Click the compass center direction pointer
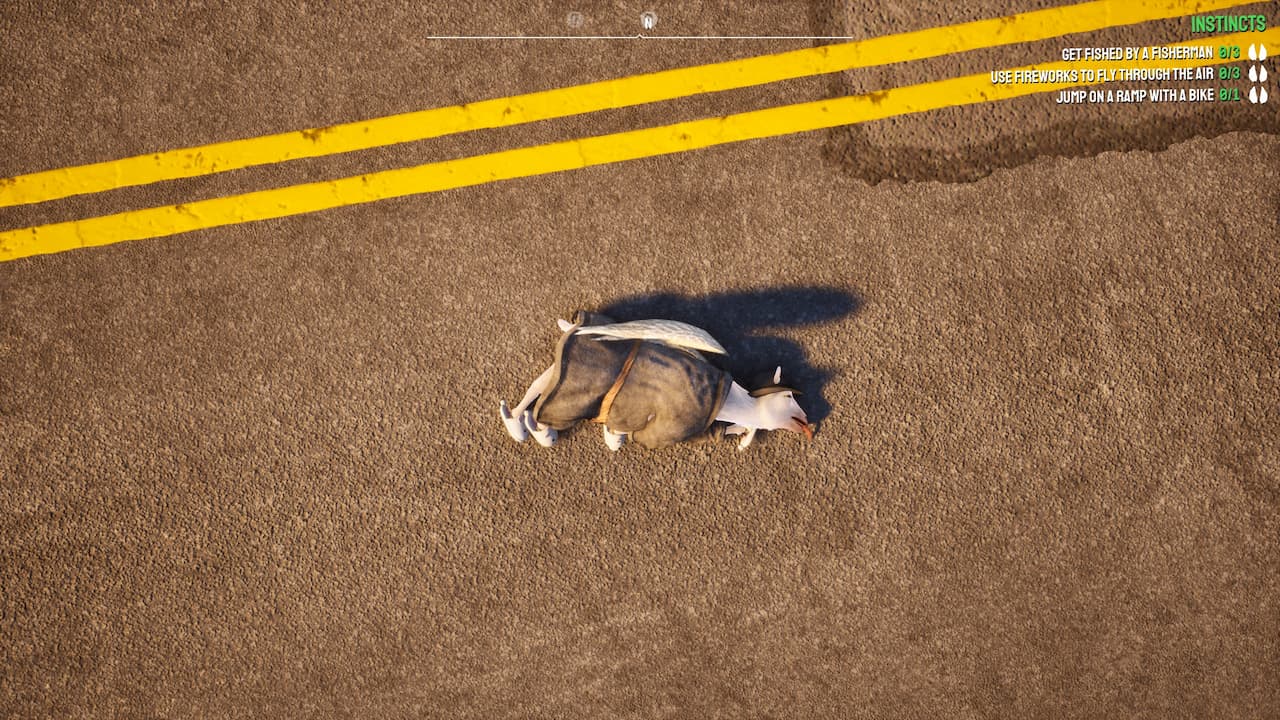Viewport: 1280px width, 720px height. pyautogui.click(x=639, y=35)
